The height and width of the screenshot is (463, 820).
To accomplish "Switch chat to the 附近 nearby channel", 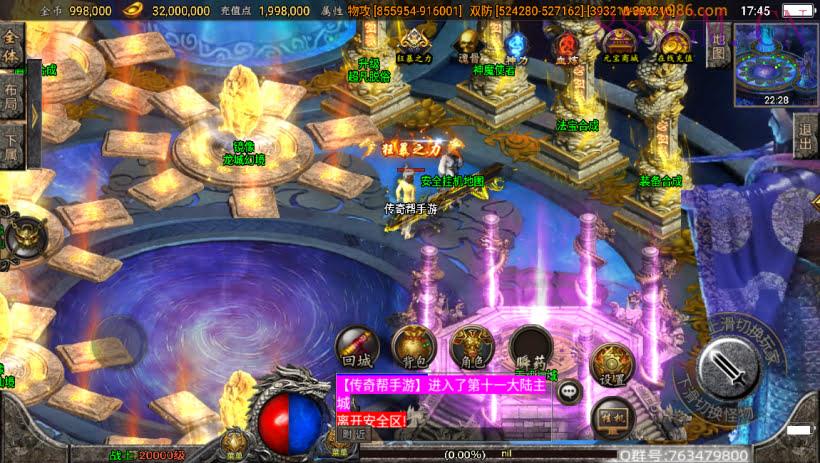I will pos(353,434).
